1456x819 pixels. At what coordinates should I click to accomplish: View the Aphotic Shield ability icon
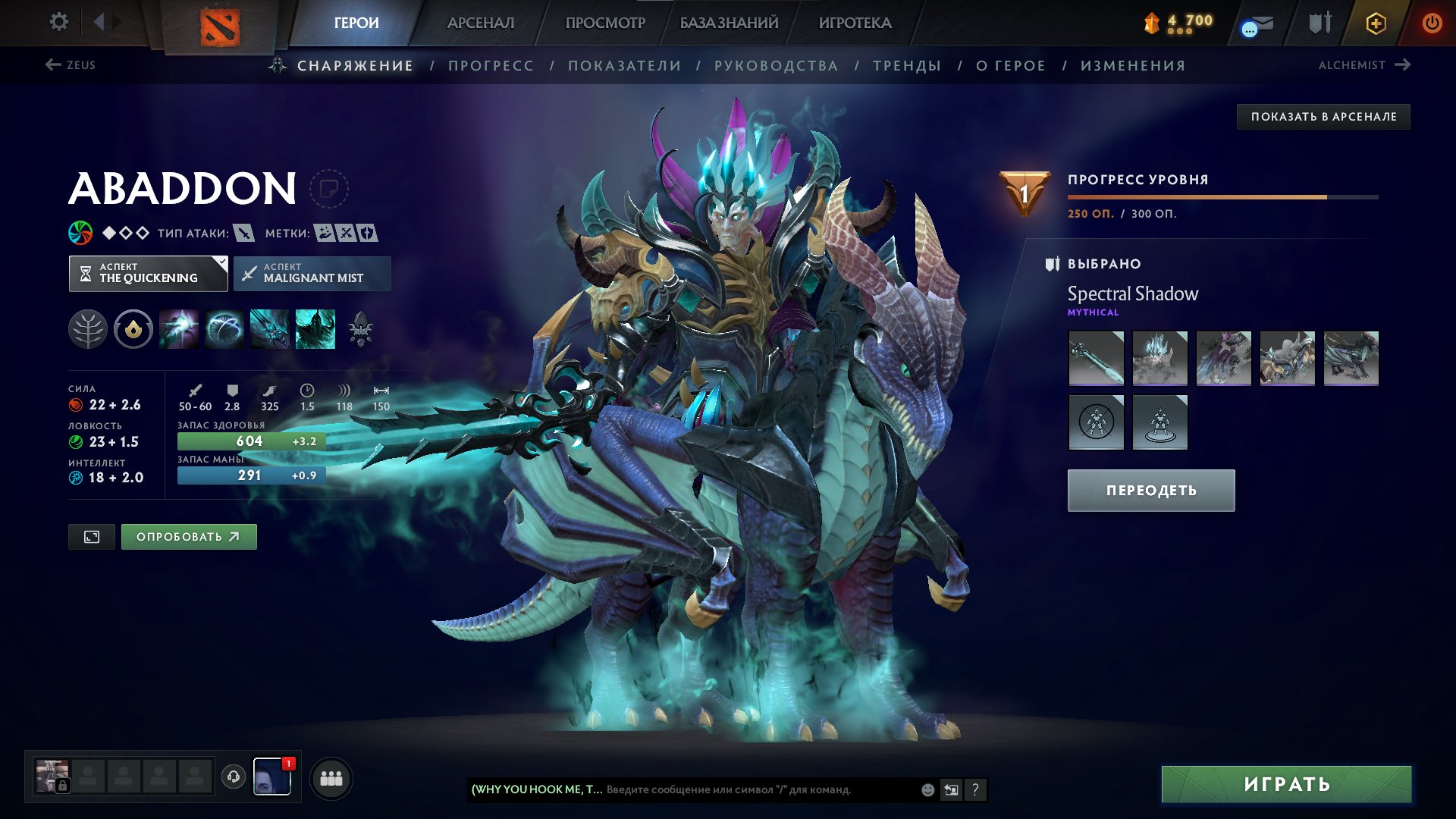click(224, 329)
